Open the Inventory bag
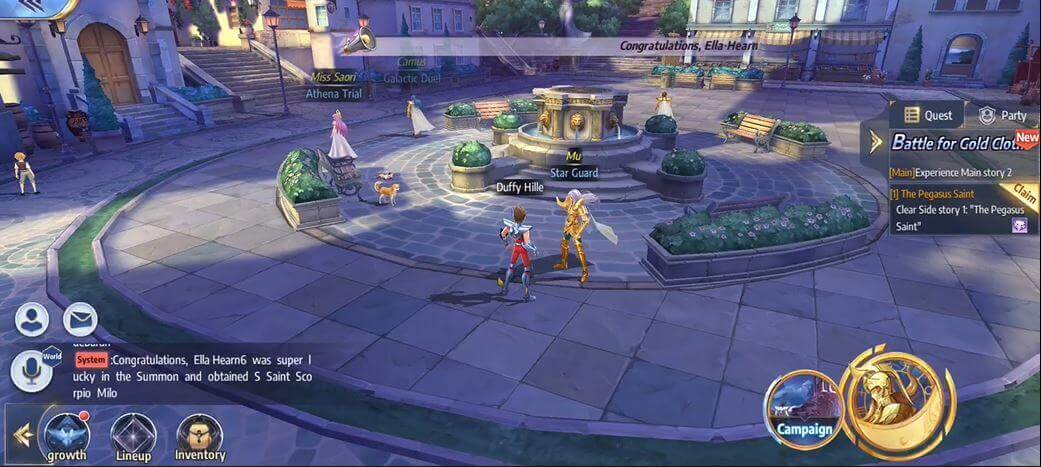 200,436
